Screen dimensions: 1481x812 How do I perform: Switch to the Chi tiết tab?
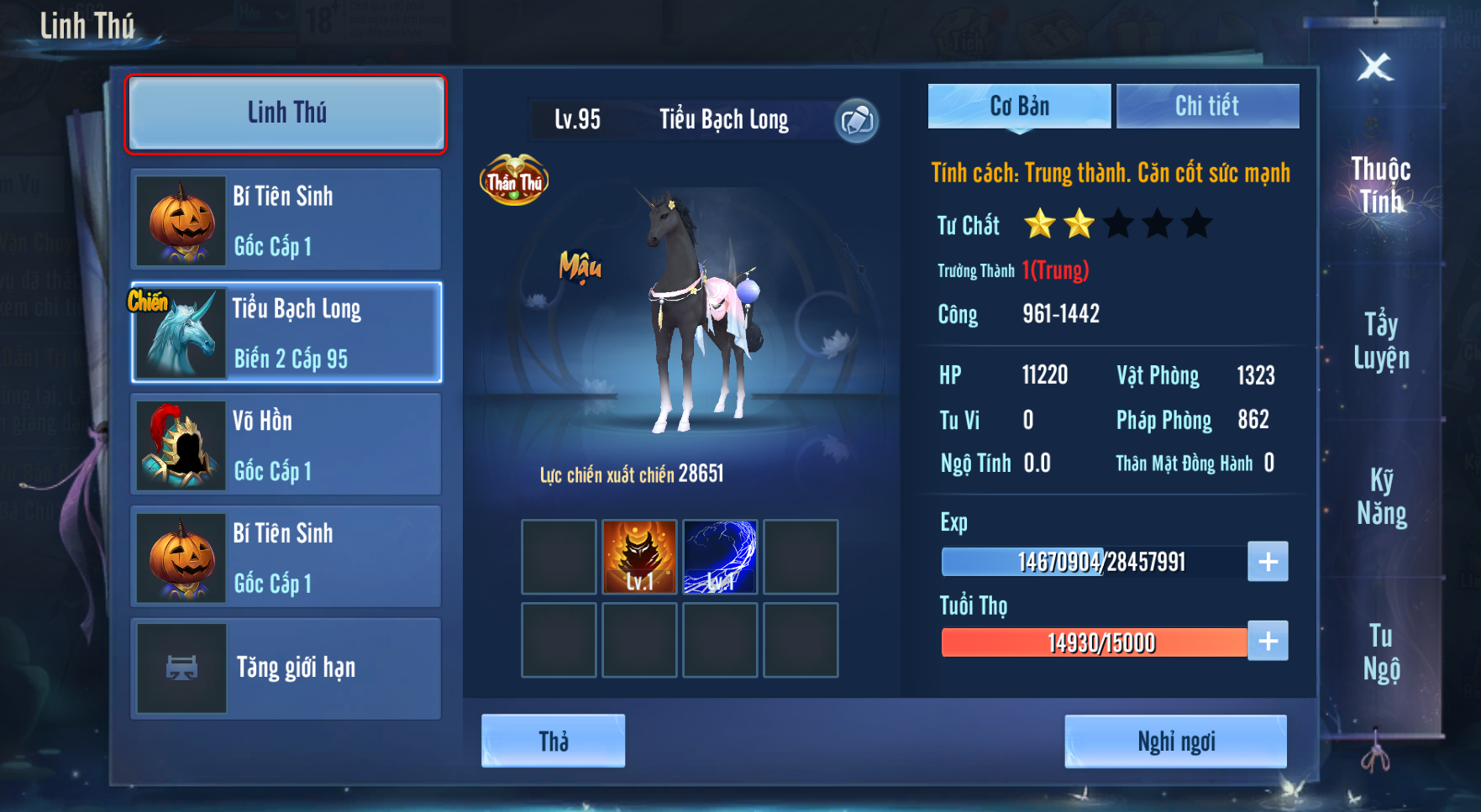[x=1207, y=107]
